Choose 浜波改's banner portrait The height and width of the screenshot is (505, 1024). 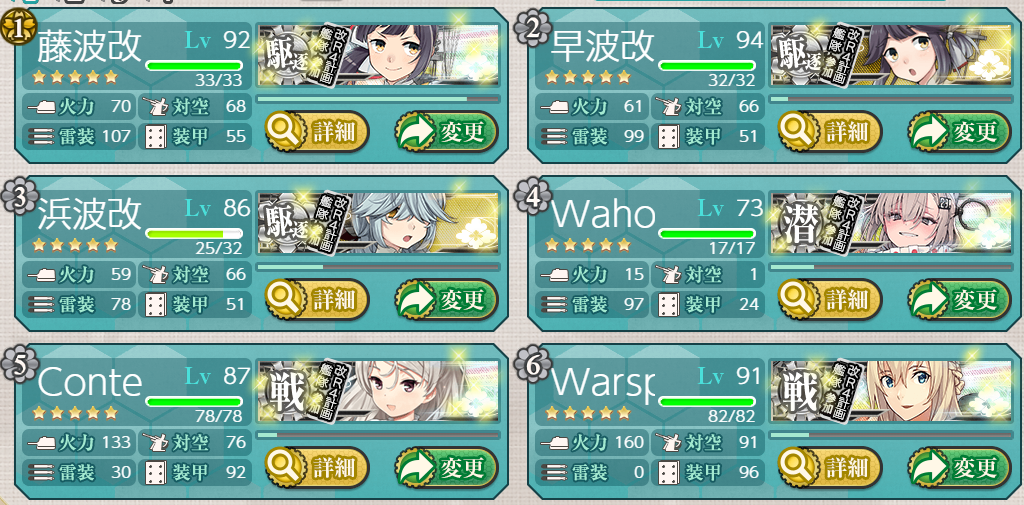pos(378,223)
